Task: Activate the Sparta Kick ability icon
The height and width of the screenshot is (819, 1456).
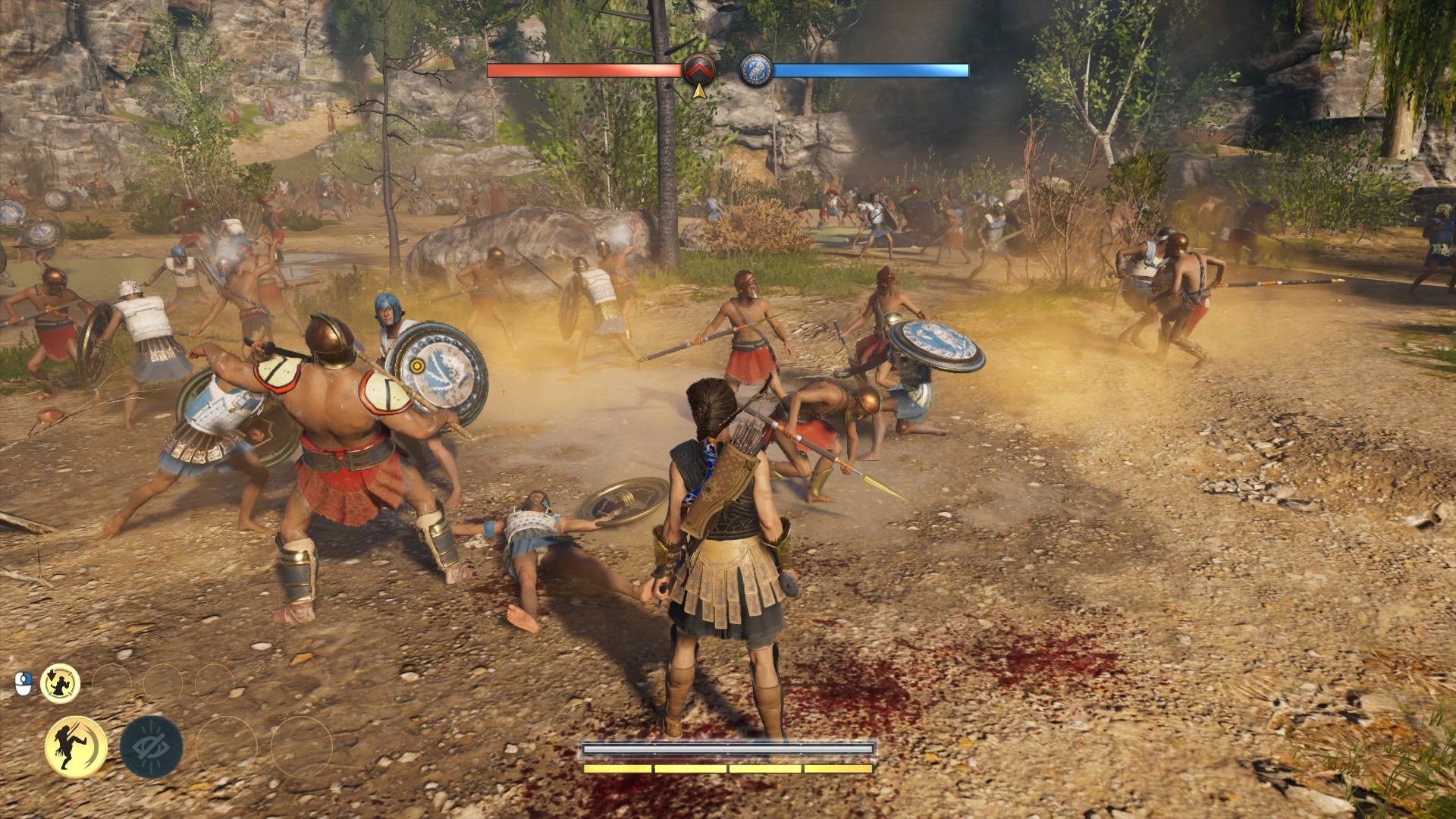Action: point(76,746)
